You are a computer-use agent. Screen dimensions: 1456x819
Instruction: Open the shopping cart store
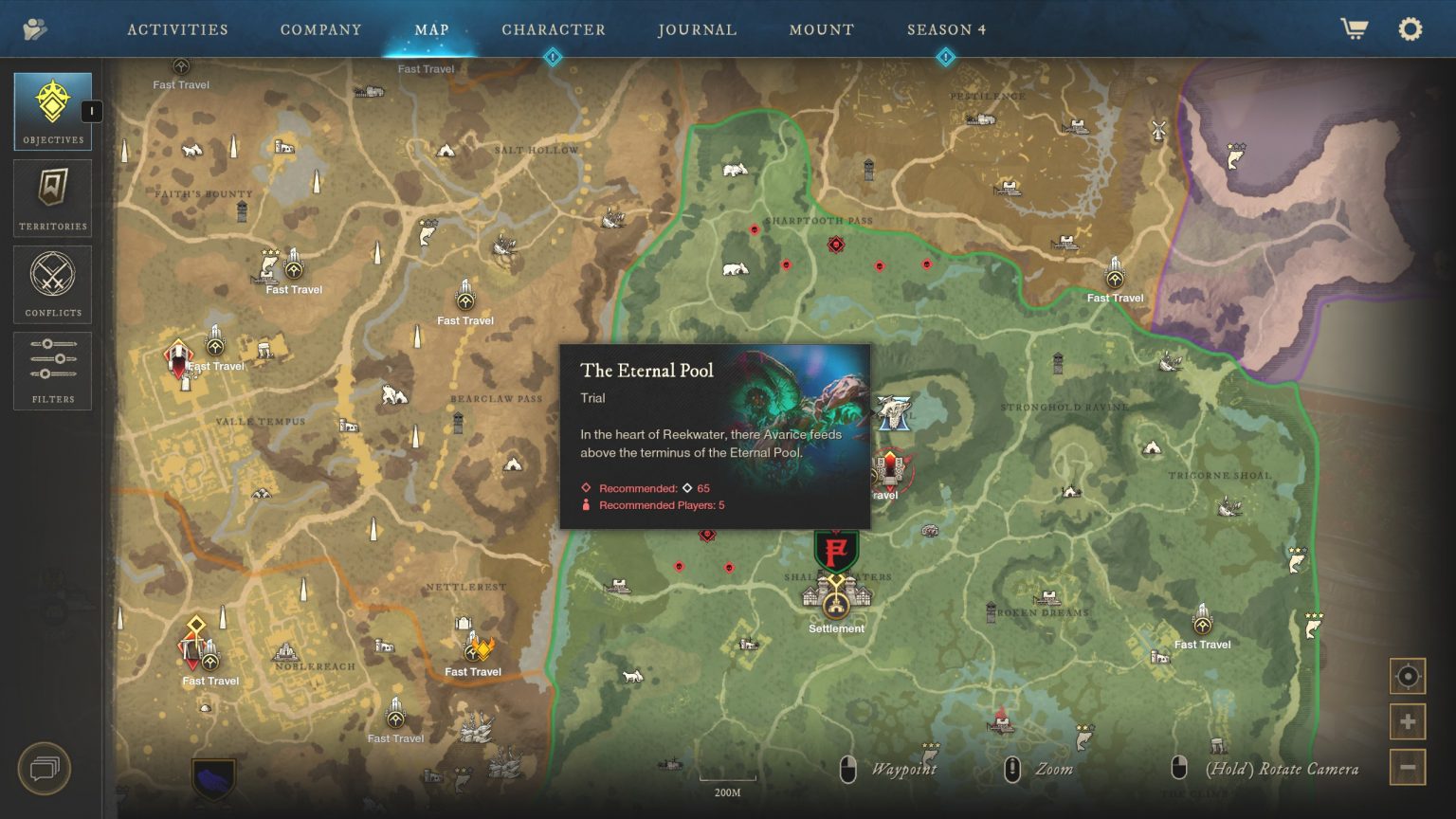click(x=1355, y=28)
